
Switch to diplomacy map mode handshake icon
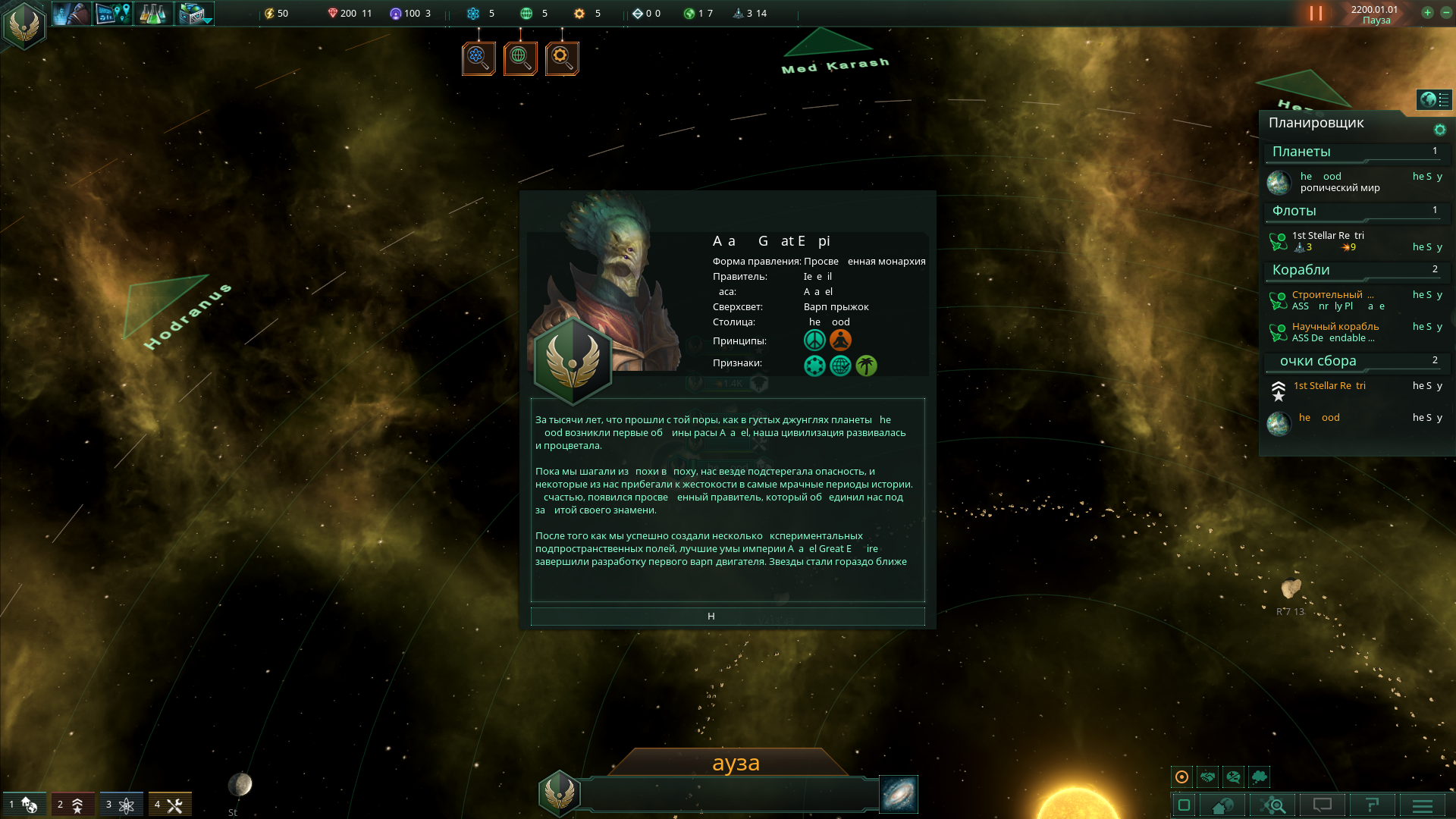pos(1207,777)
